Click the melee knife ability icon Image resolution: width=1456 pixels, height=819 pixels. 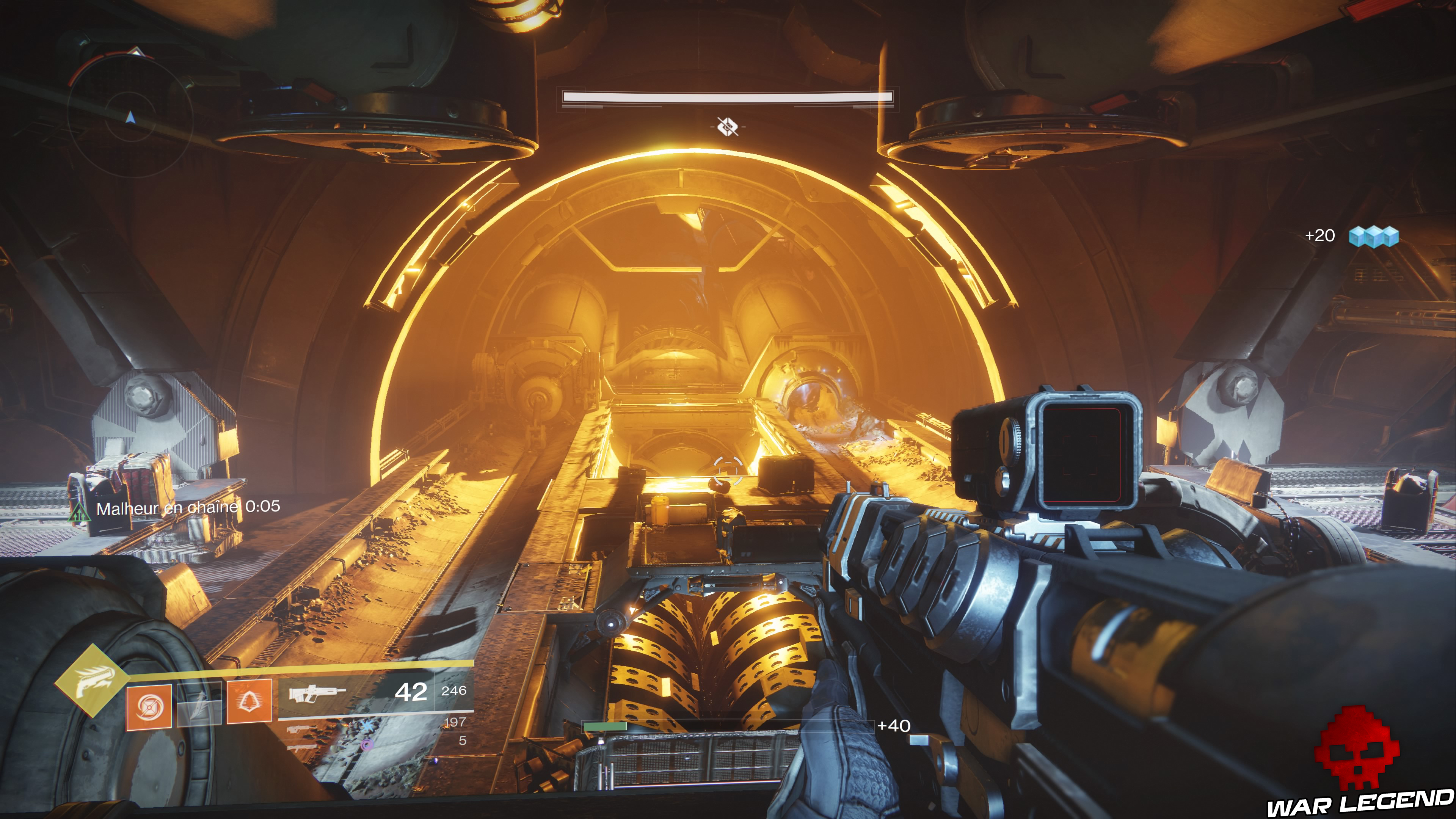201,707
